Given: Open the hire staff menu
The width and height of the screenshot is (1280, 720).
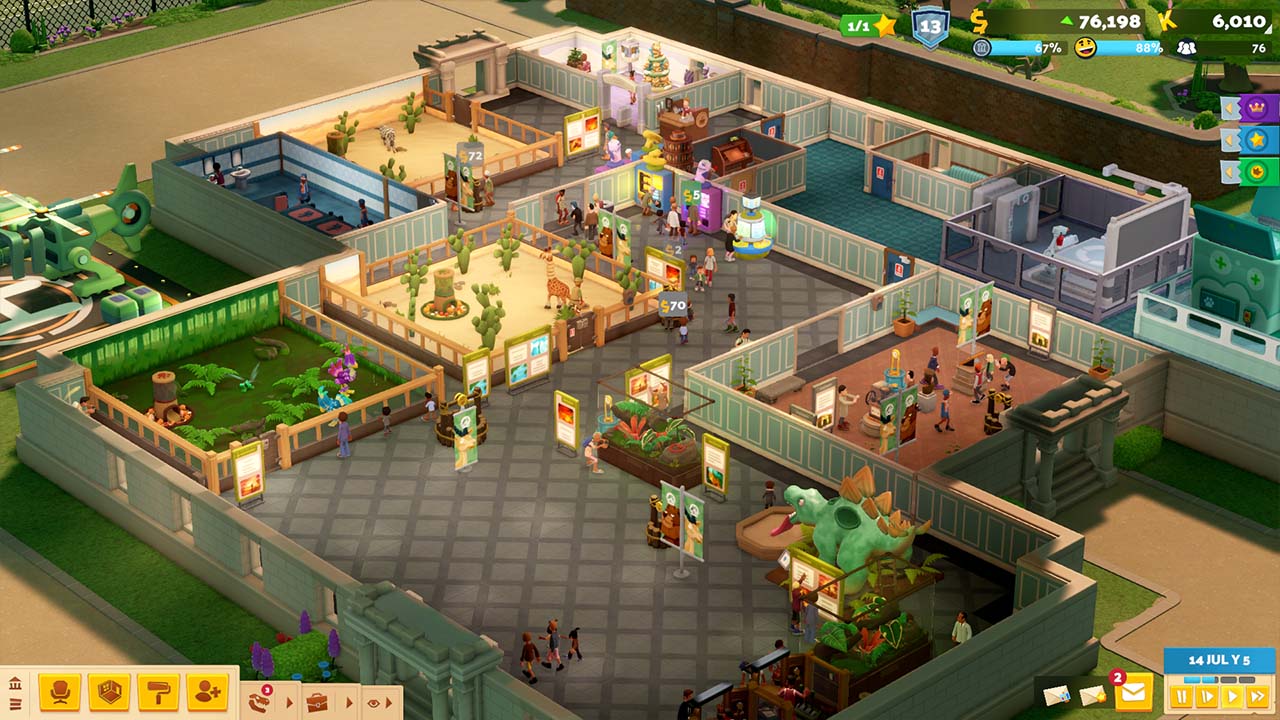Looking at the screenshot, I should (x=207, y=692).
